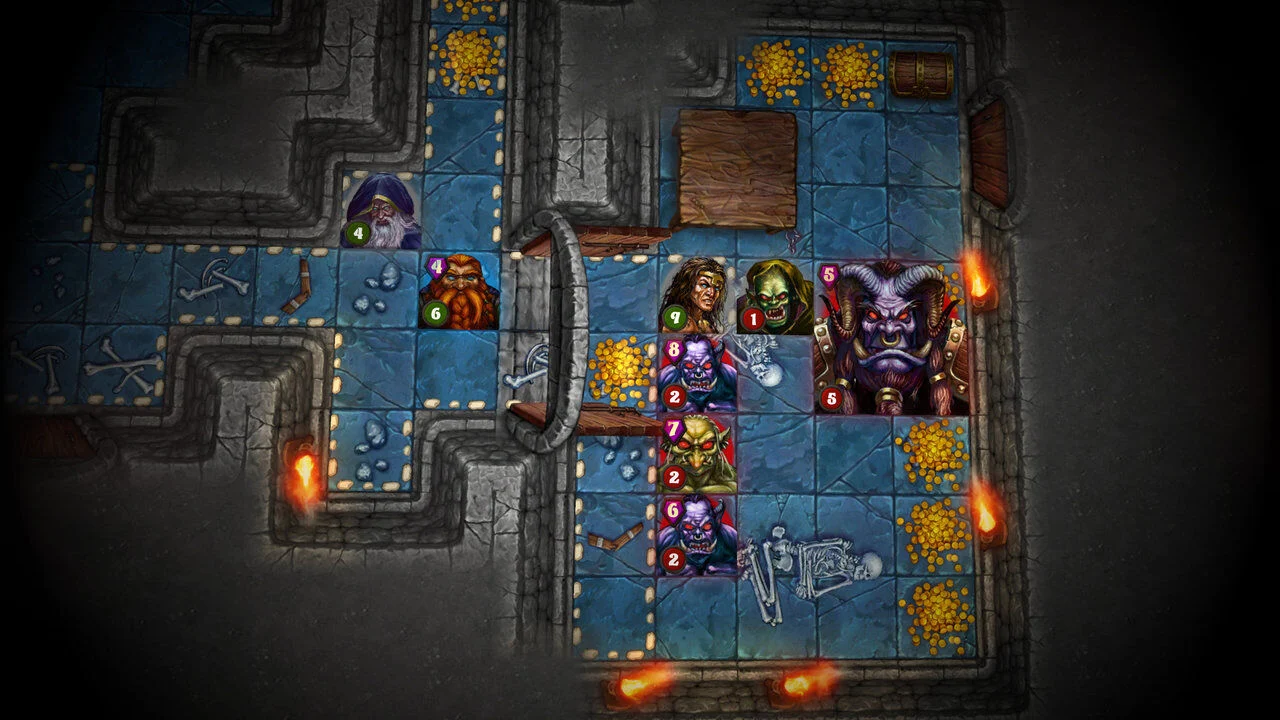Image resolution: width=1280 pixels, height=720 pixels.
Task: Click the dwarf's green health number 6
Action: 434,313
